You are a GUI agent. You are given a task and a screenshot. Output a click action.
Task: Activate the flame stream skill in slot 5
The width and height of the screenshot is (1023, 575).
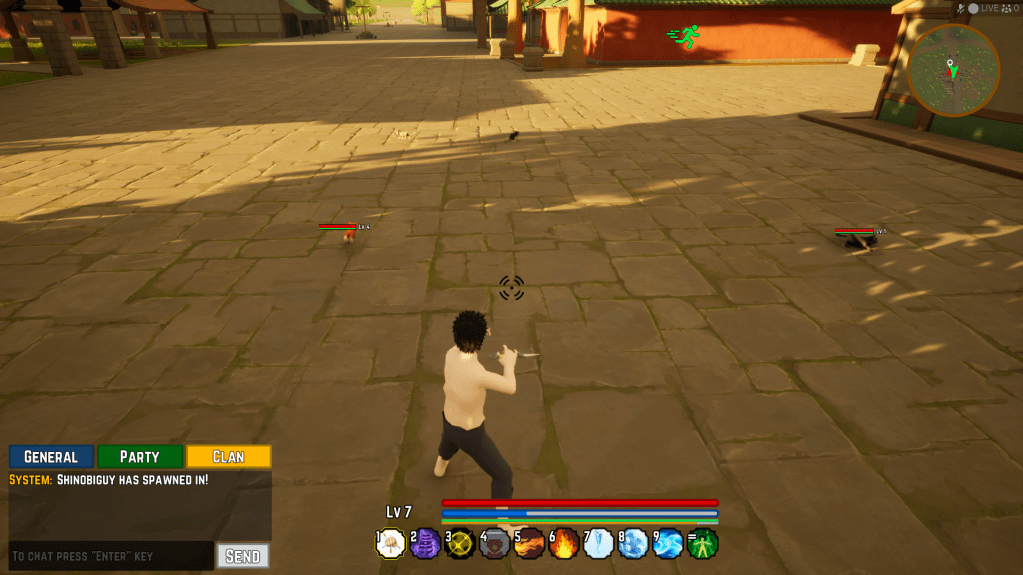pos(530,544)
